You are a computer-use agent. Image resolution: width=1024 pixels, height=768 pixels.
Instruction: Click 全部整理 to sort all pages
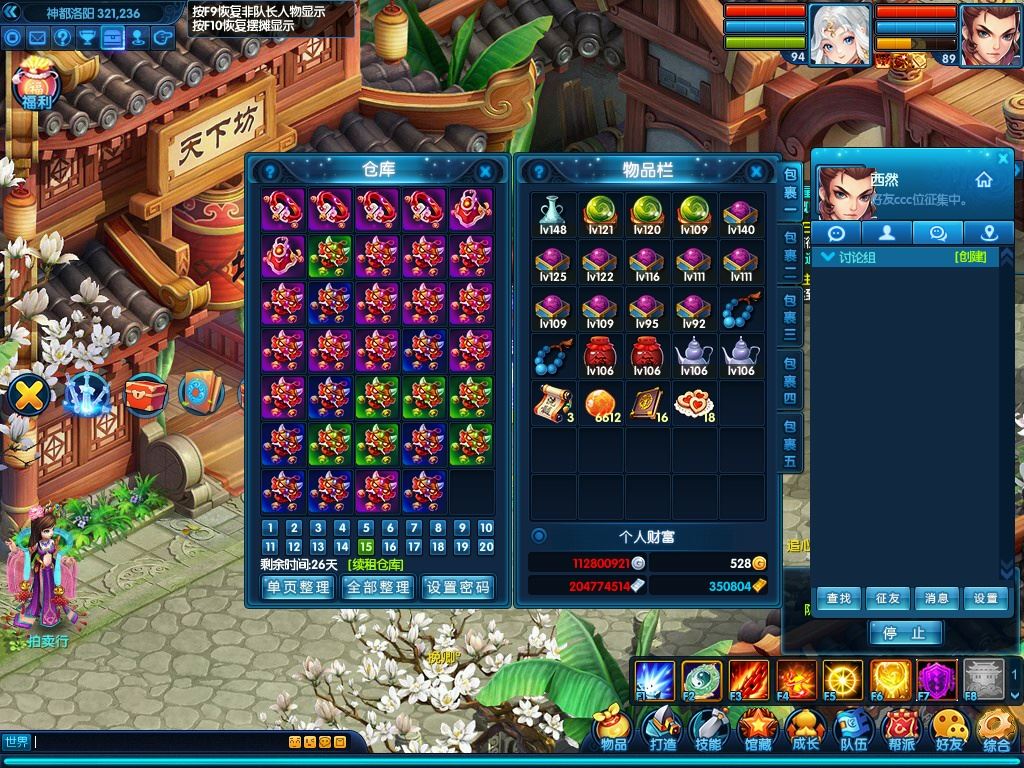377,588
